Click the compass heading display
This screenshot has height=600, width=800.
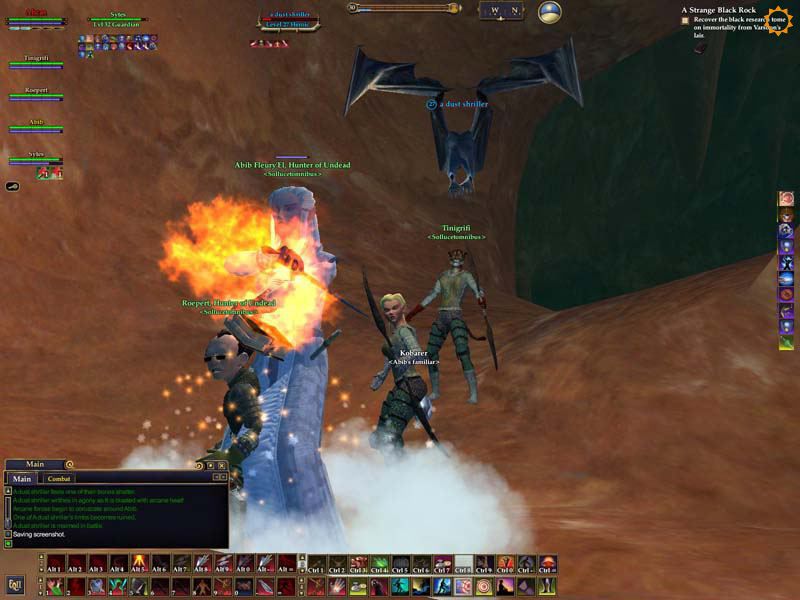[x=502, y=11]
